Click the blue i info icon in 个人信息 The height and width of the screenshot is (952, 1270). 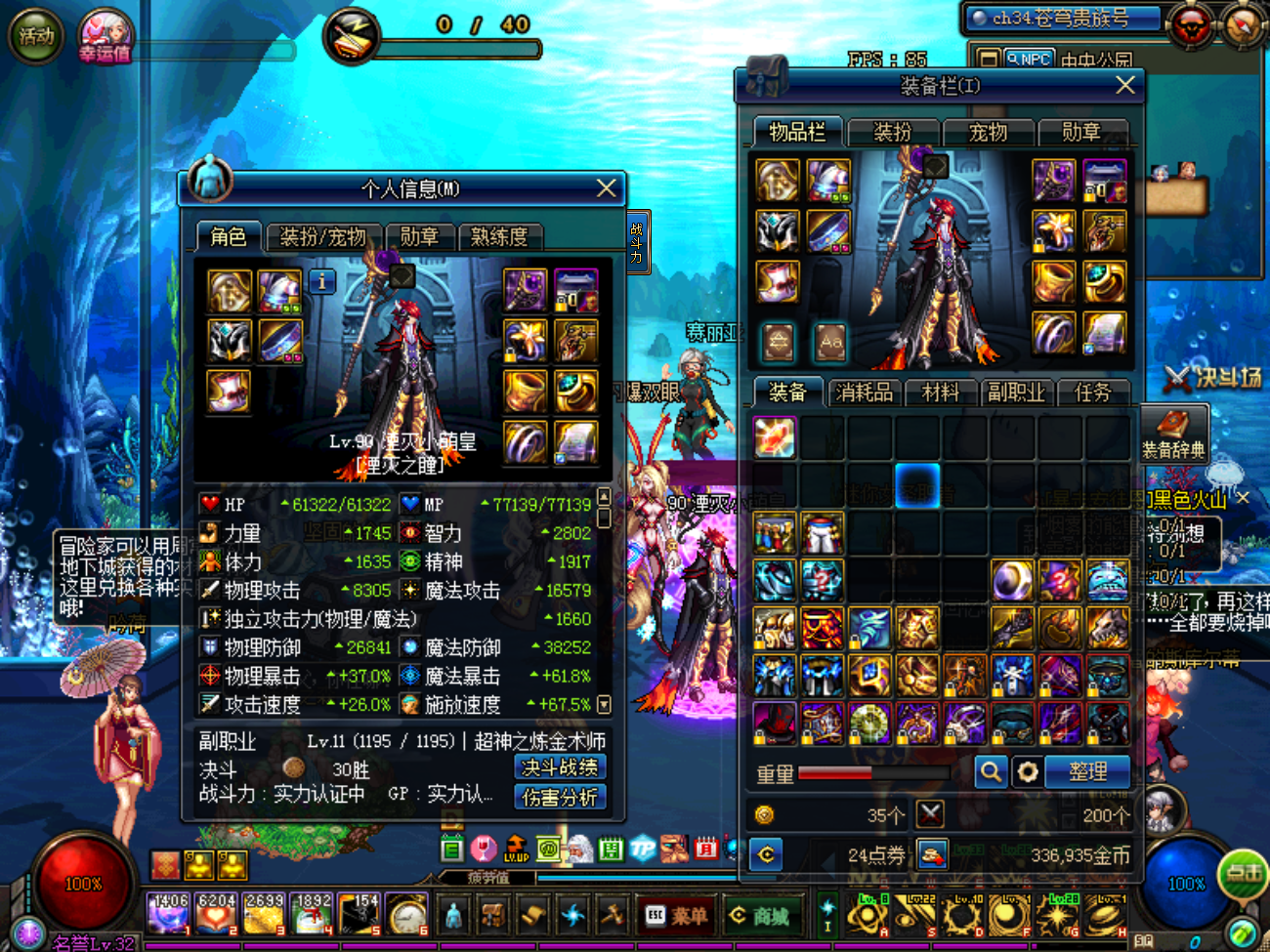320,280
